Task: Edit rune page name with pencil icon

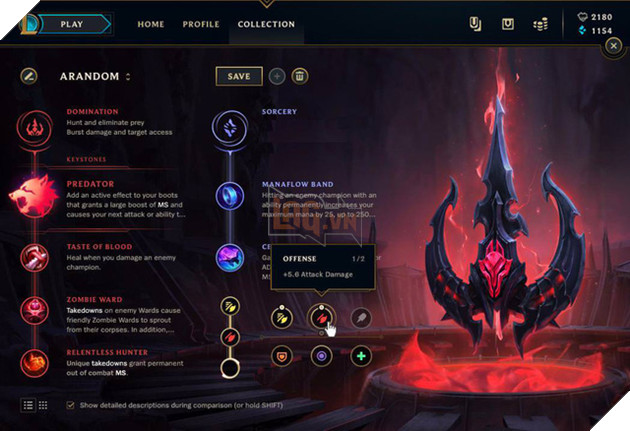Action: click(28, 76)
